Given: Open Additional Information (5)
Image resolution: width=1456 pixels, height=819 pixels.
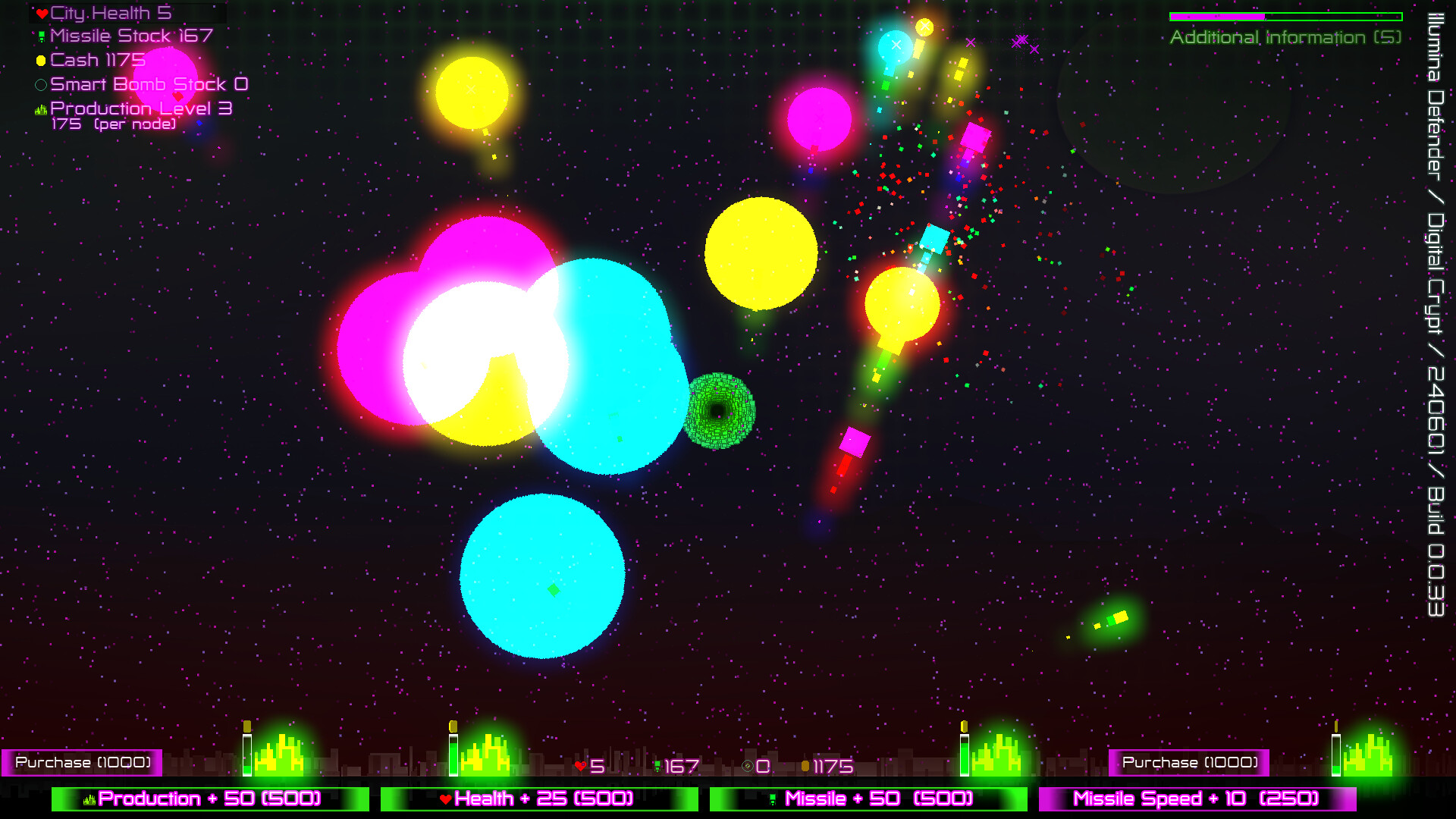Looking at the screenshot, I should point(1285,36).
